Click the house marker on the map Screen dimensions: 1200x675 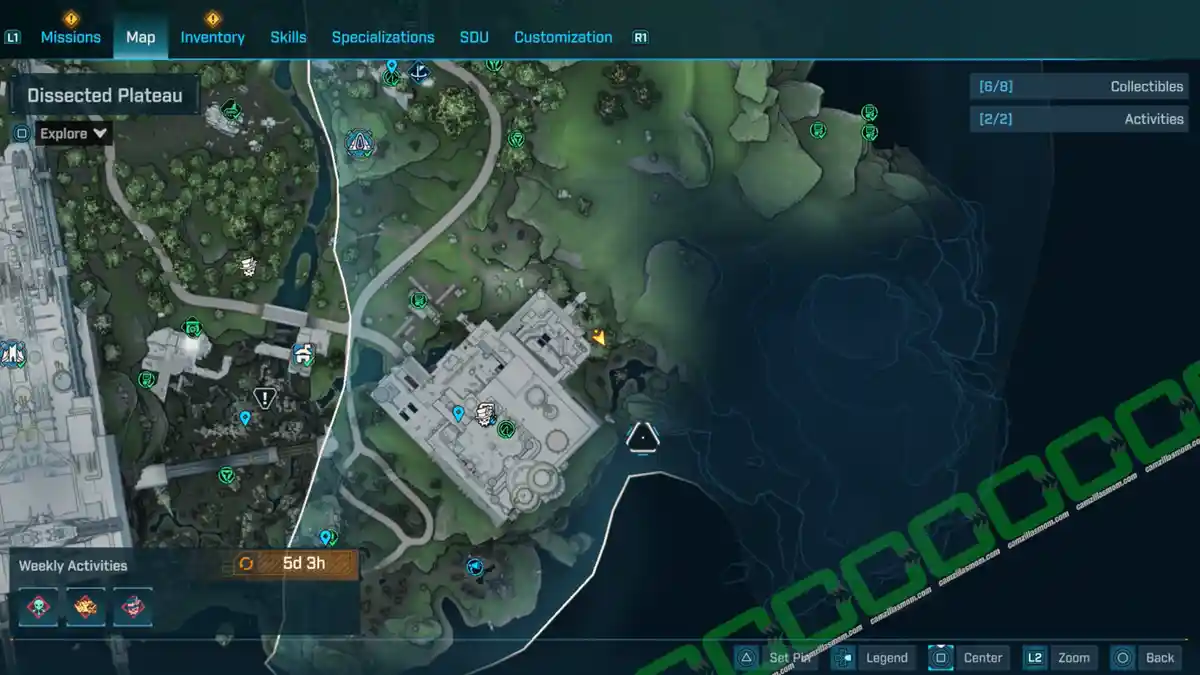pos(303,354)
